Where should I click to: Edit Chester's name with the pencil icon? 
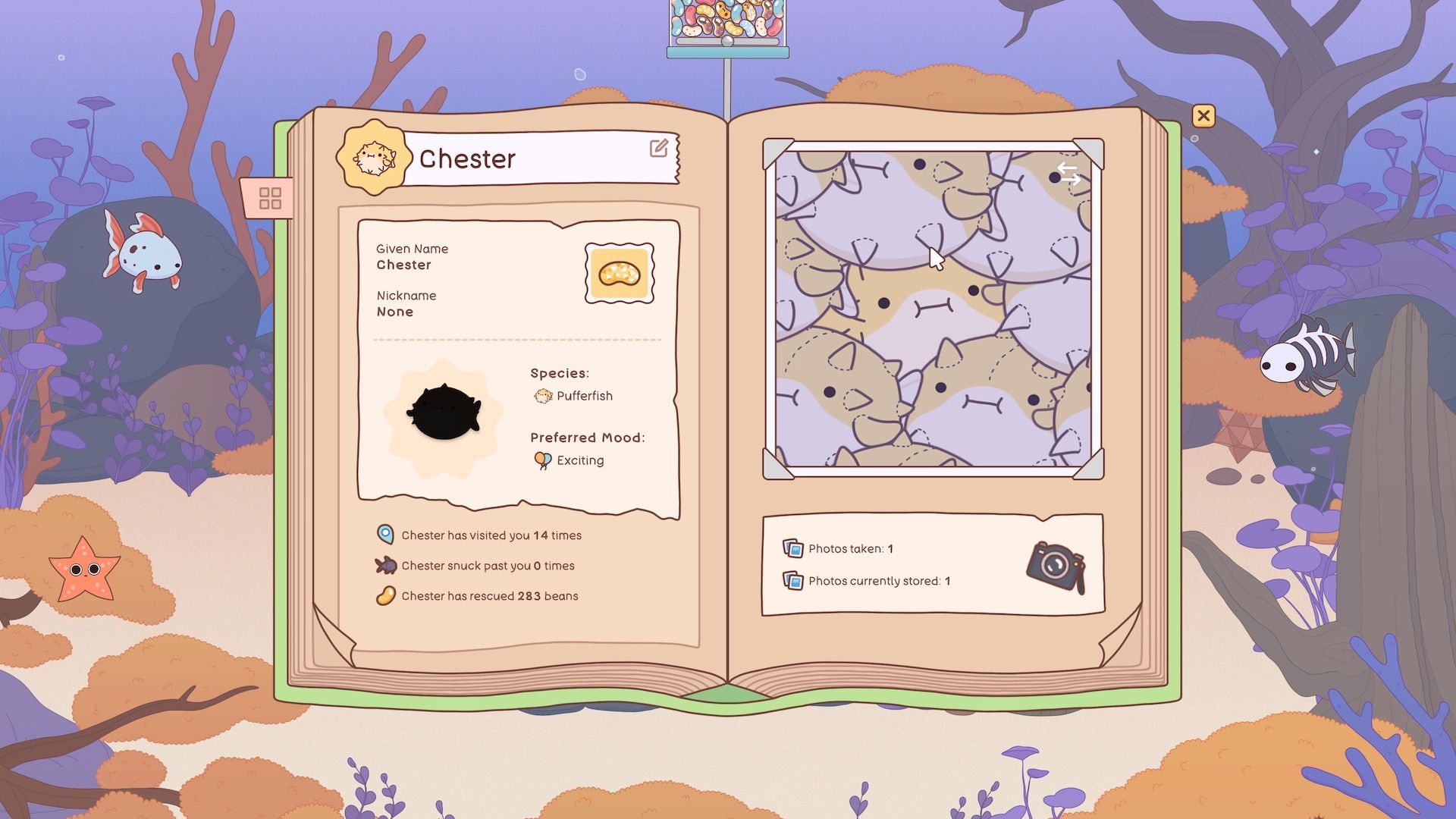coord(659,148)
